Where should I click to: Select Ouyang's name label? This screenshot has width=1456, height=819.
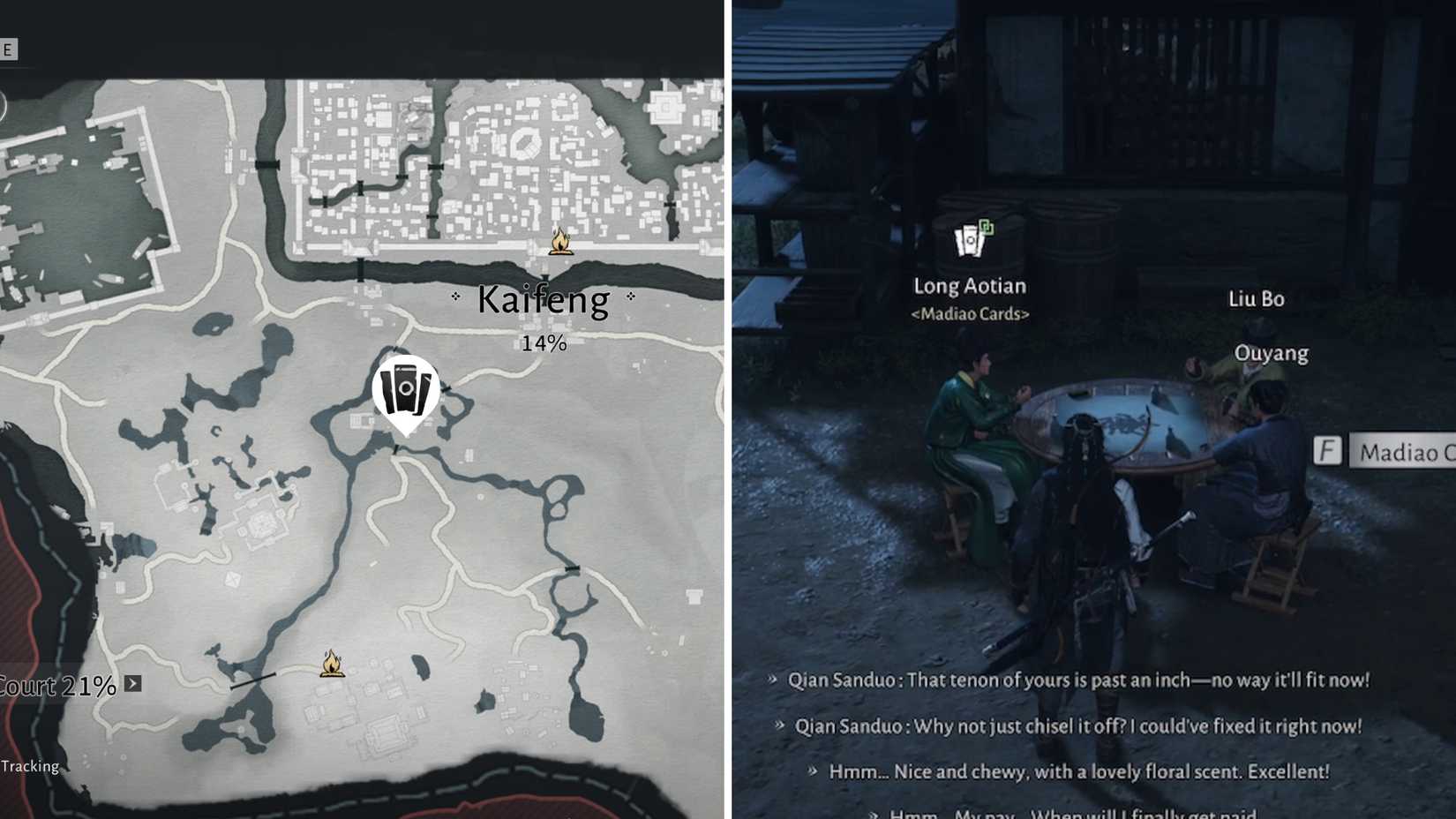[x=1271, y=353]
